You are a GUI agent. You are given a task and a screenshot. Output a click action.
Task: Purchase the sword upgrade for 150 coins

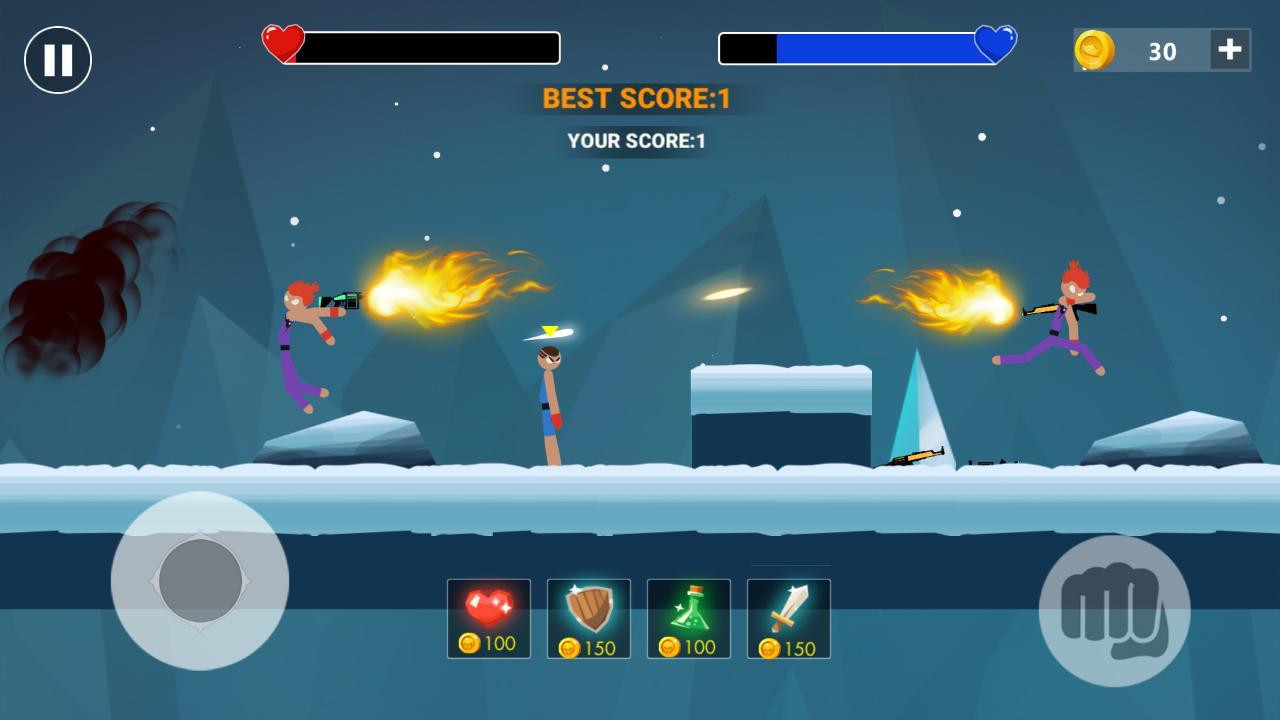tap(789, 617)
